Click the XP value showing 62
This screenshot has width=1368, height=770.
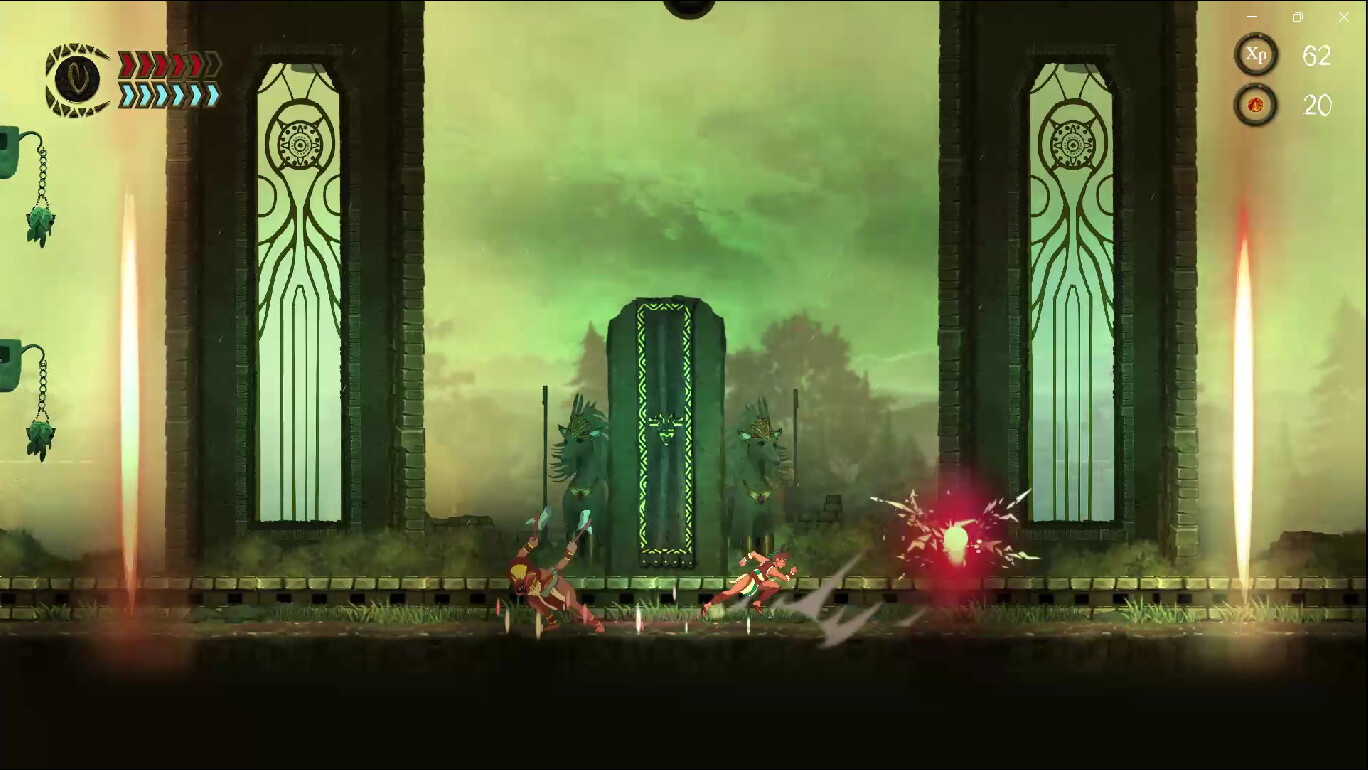pos(1318,55)
